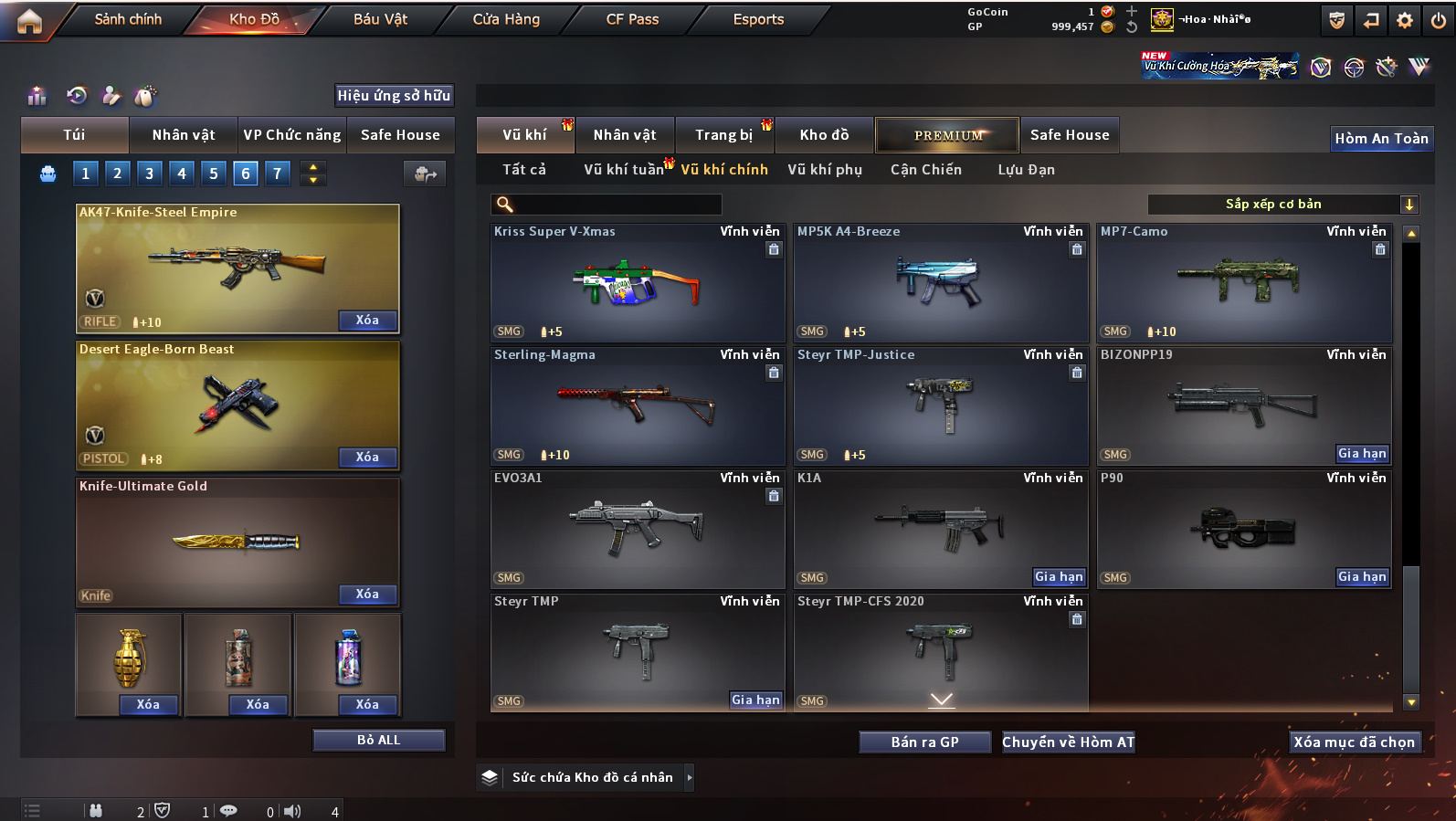Extend the P90 with Gia hạn
The image size is (1456, 821).
pyautogui.click(x=1362, y=576)
